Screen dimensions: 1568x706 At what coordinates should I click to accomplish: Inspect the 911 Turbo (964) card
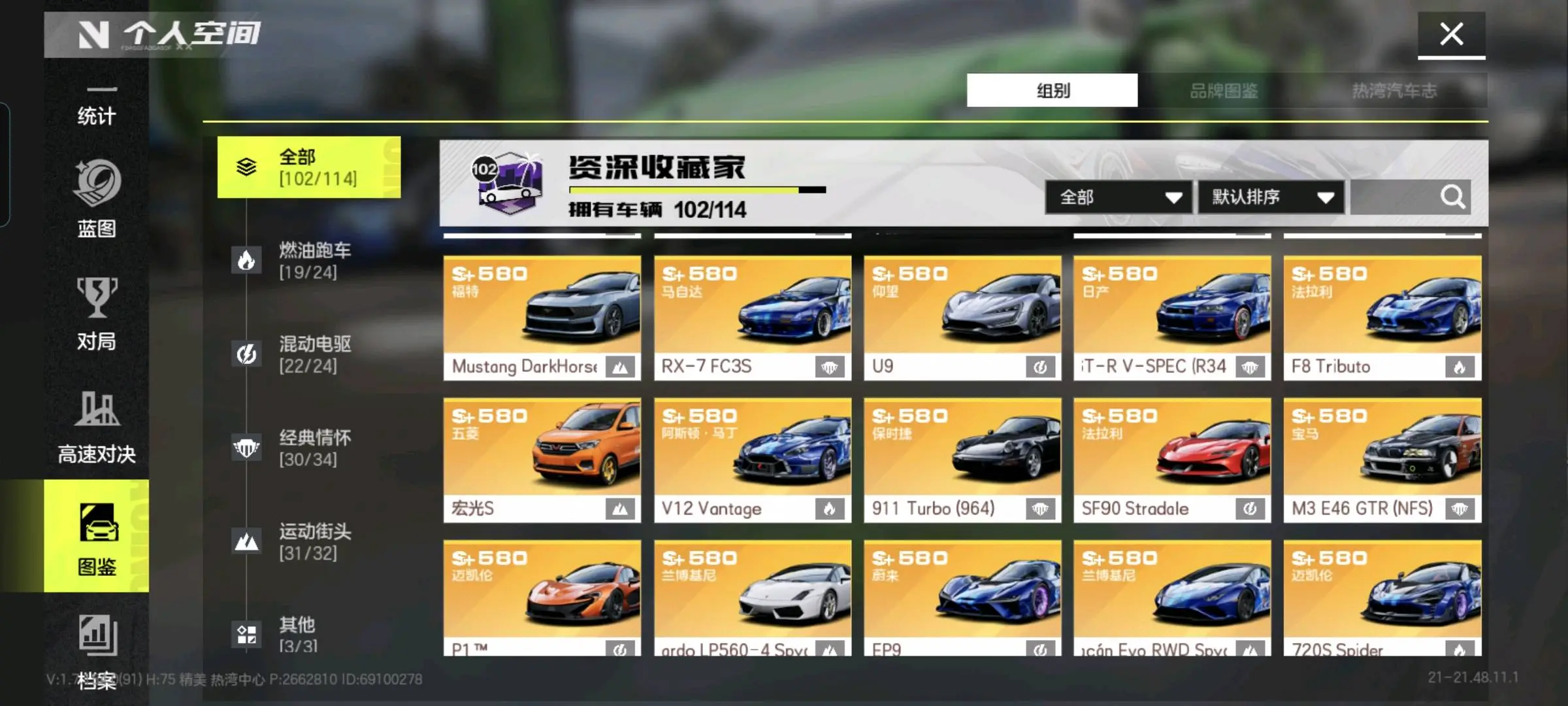962,460
